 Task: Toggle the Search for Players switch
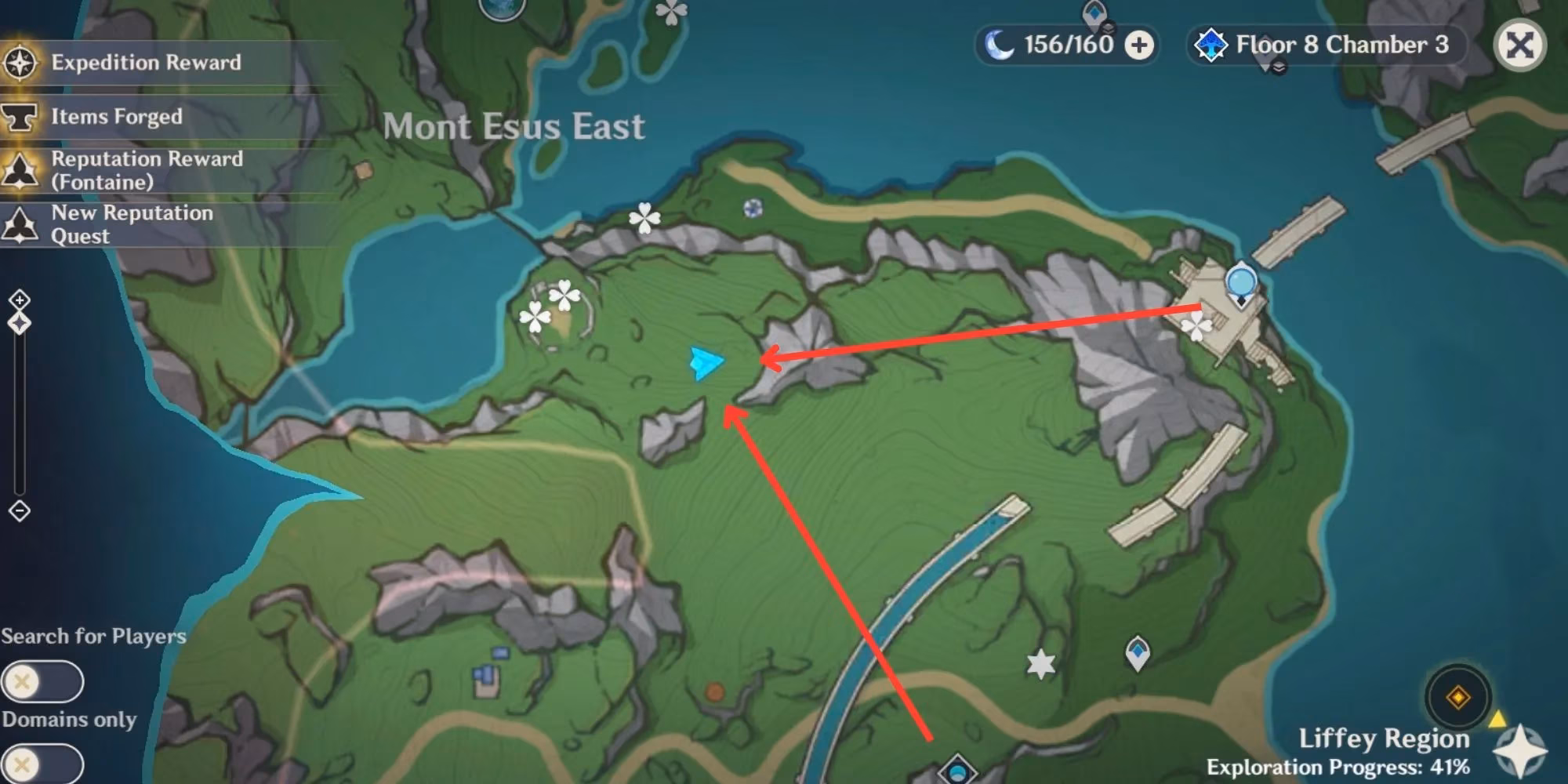[x=42, y=681]
